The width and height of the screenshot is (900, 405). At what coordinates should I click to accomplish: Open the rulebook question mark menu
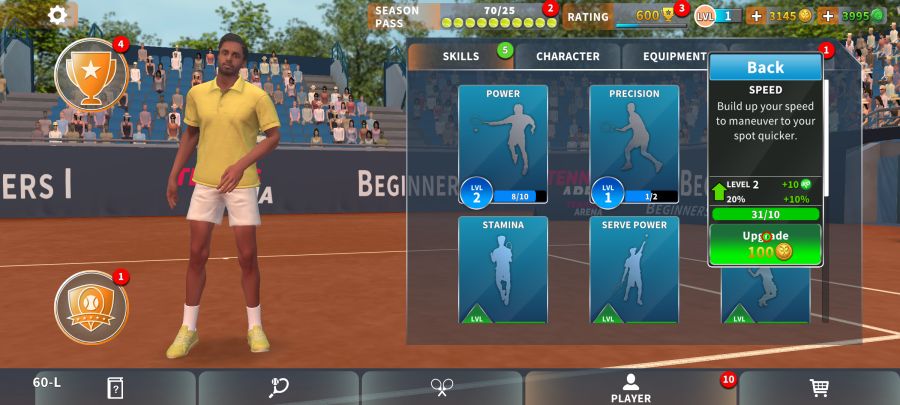[x=116, y=388]
